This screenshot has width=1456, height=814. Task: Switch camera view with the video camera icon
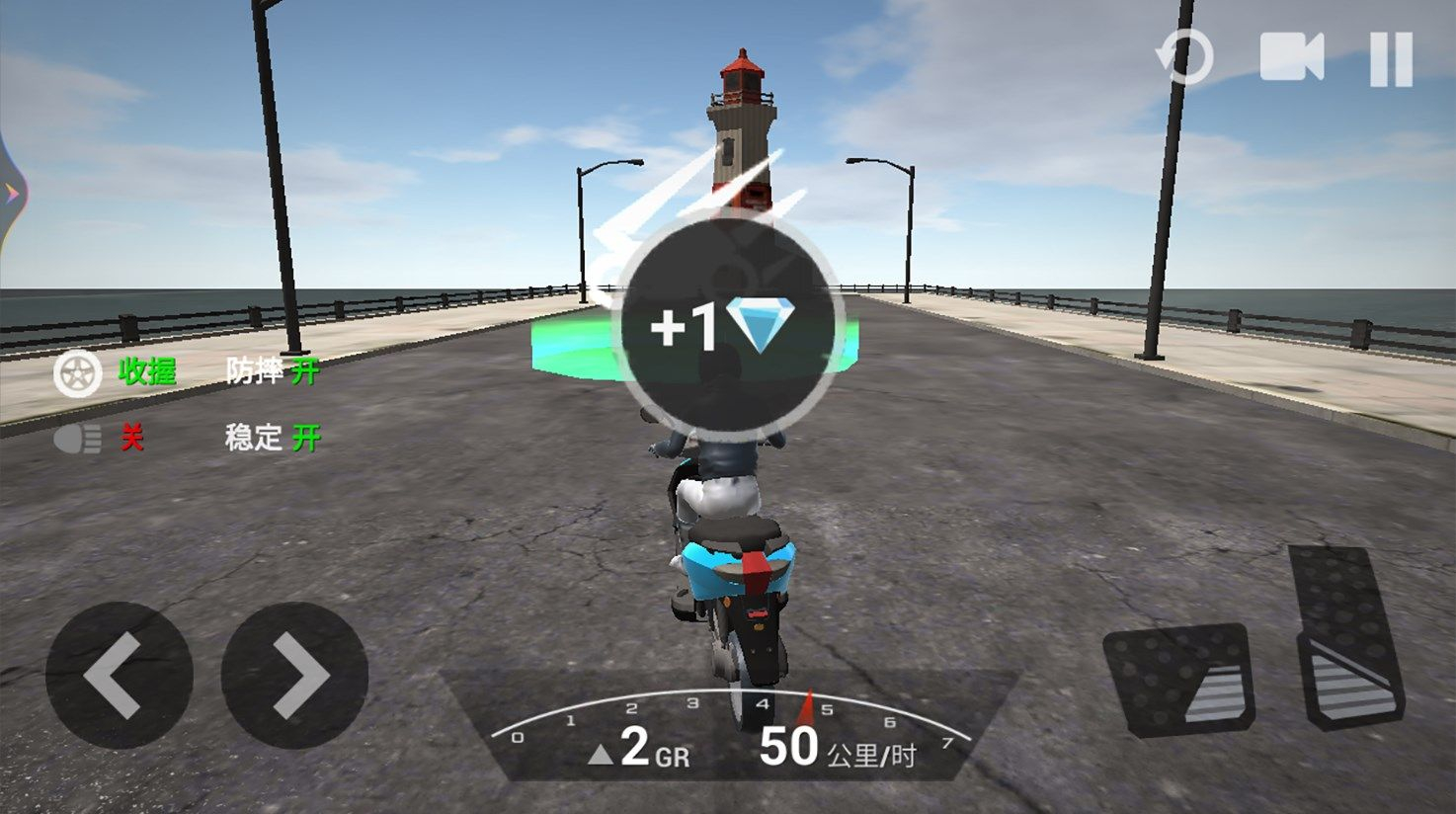(x=1291, y=57)
